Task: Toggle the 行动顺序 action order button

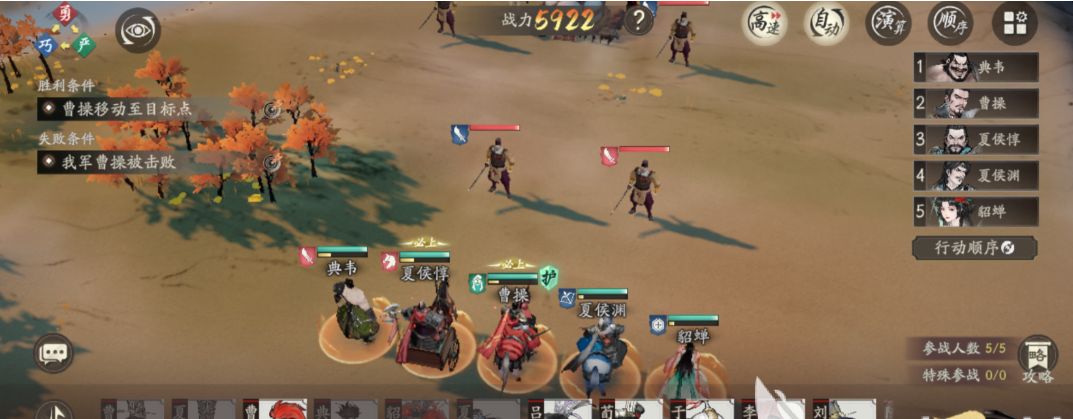Action: [x=974, y=247]
